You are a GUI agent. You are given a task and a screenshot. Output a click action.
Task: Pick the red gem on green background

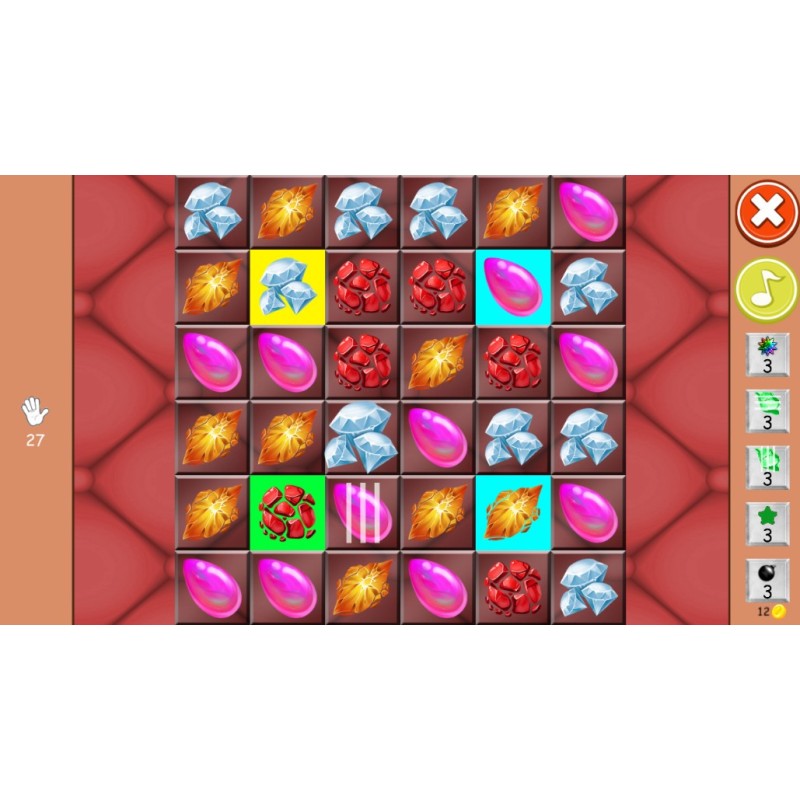click(287, 512)
